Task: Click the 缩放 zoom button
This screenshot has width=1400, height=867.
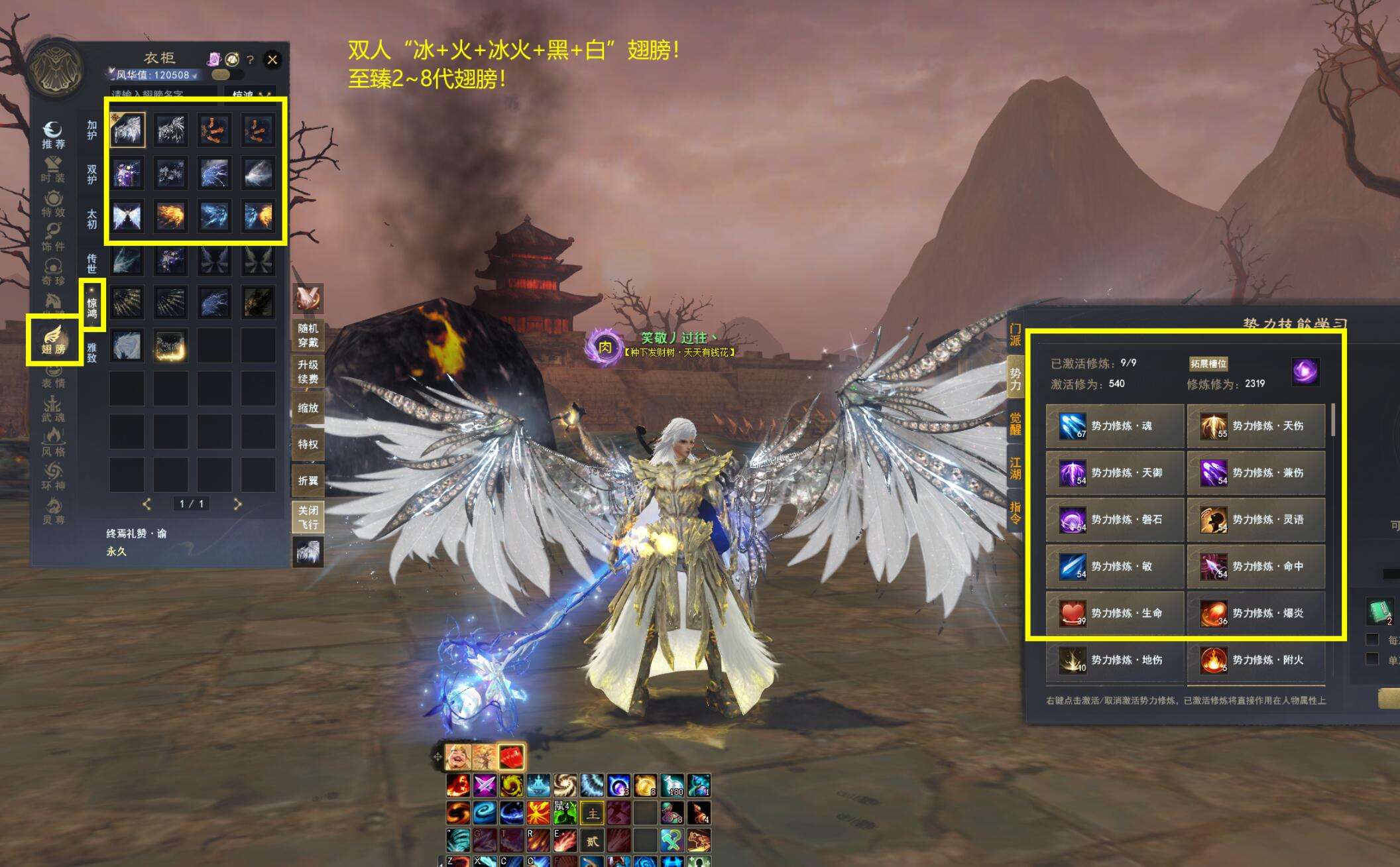Action: (x=308, y=408)
